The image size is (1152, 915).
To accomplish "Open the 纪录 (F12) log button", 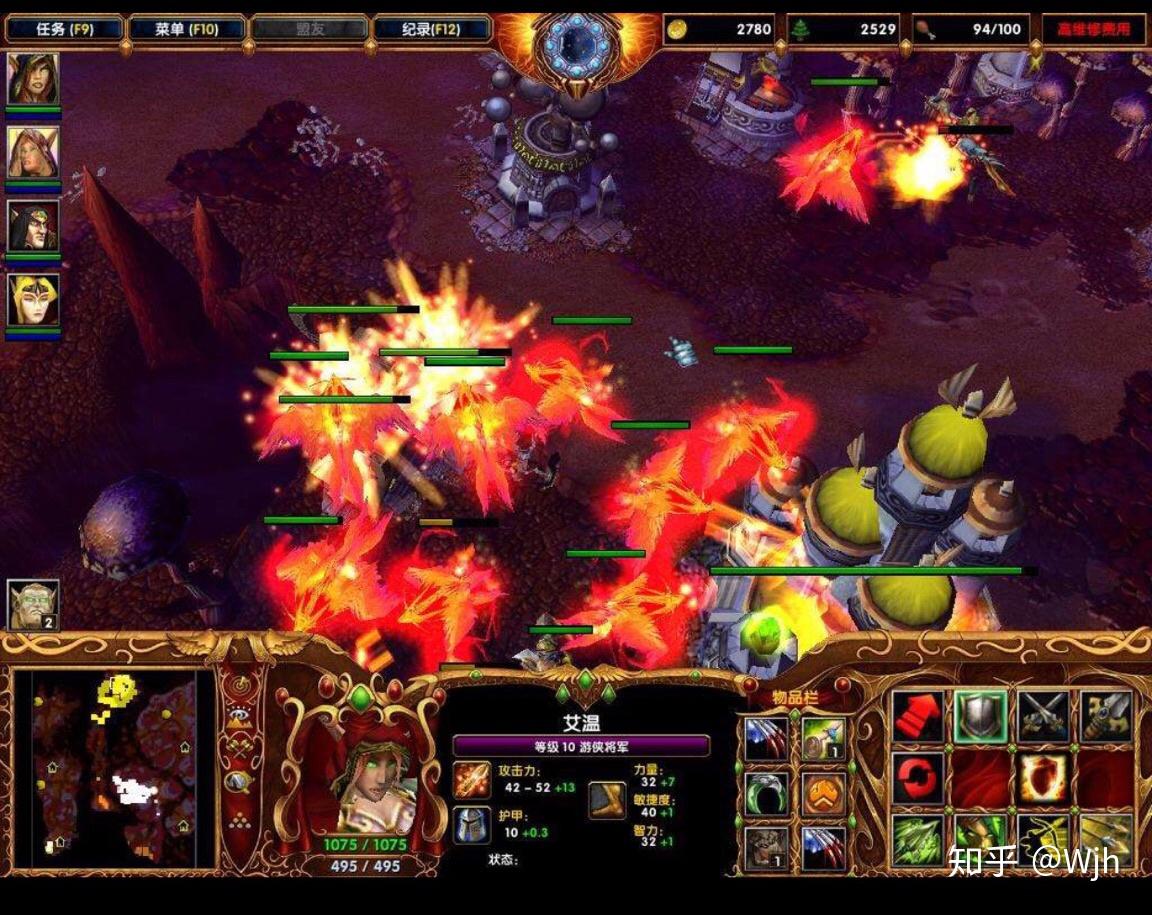I will [x=432, y=29].
